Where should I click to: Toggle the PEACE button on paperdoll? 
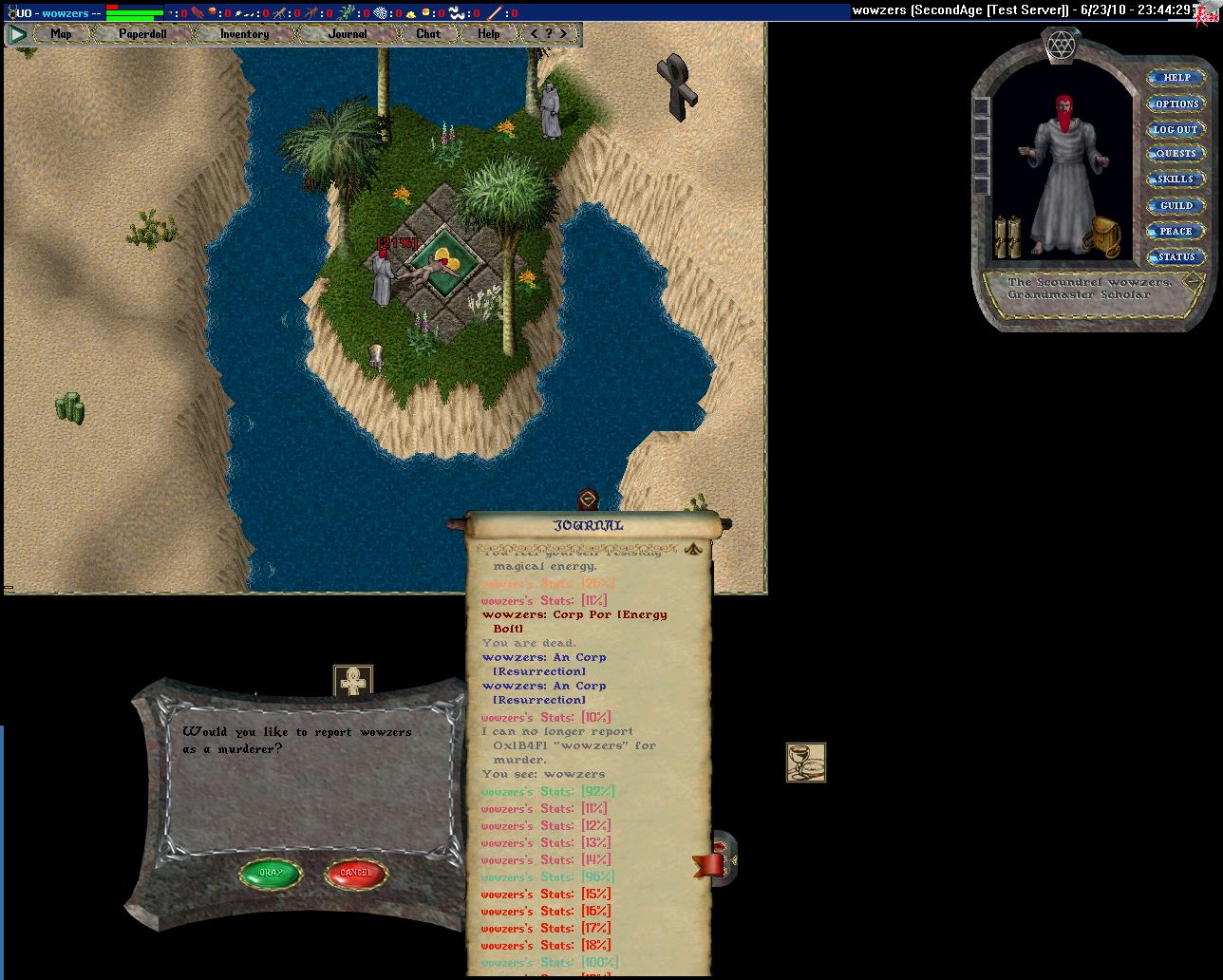[1176, 231]
